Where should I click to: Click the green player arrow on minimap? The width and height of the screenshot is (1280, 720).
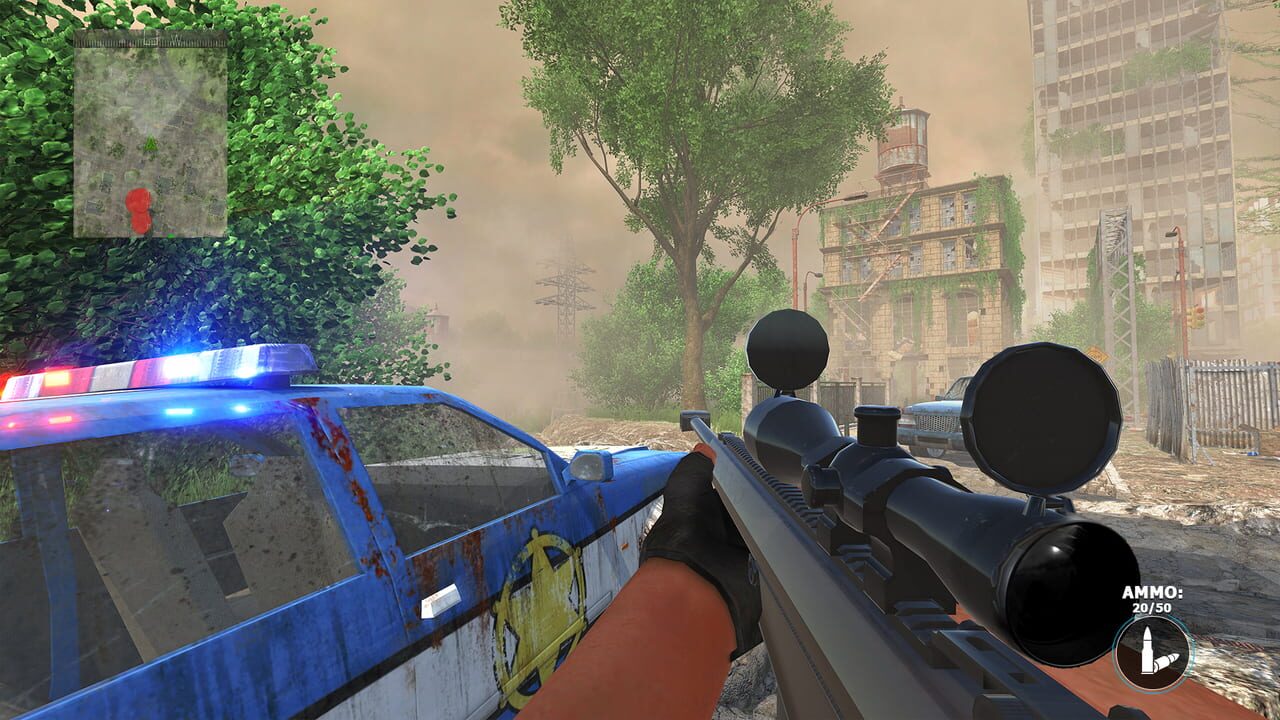tap(149, 142)
